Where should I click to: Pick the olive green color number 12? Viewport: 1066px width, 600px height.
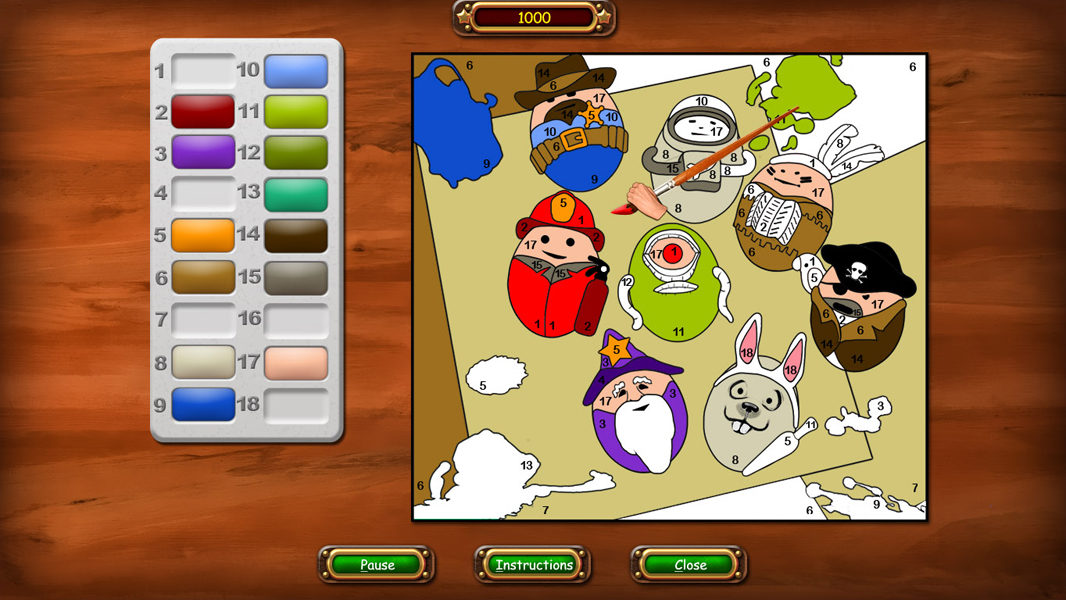click(x=296, y=153)
